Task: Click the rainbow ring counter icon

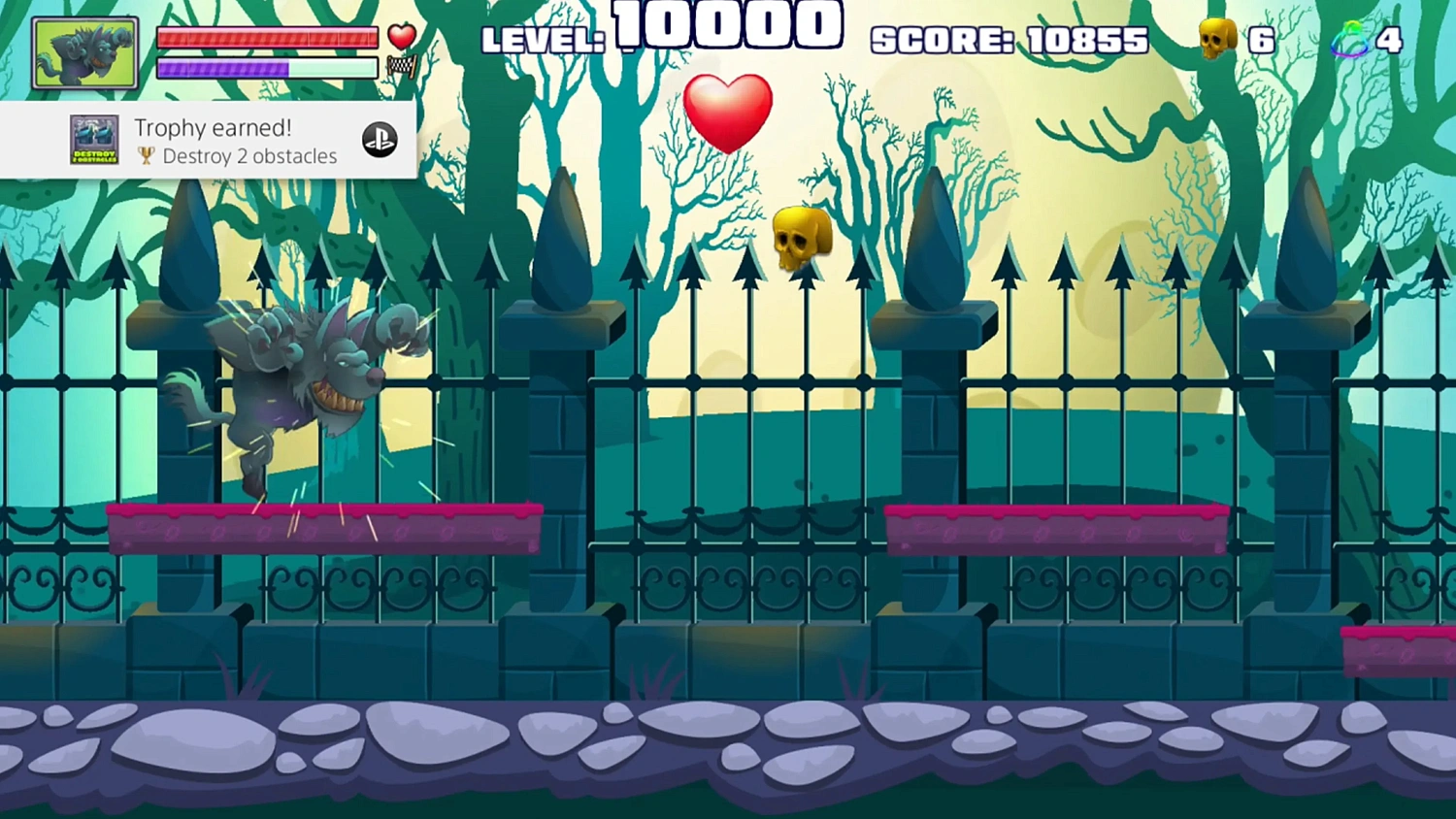Action: coord(1351,40)
